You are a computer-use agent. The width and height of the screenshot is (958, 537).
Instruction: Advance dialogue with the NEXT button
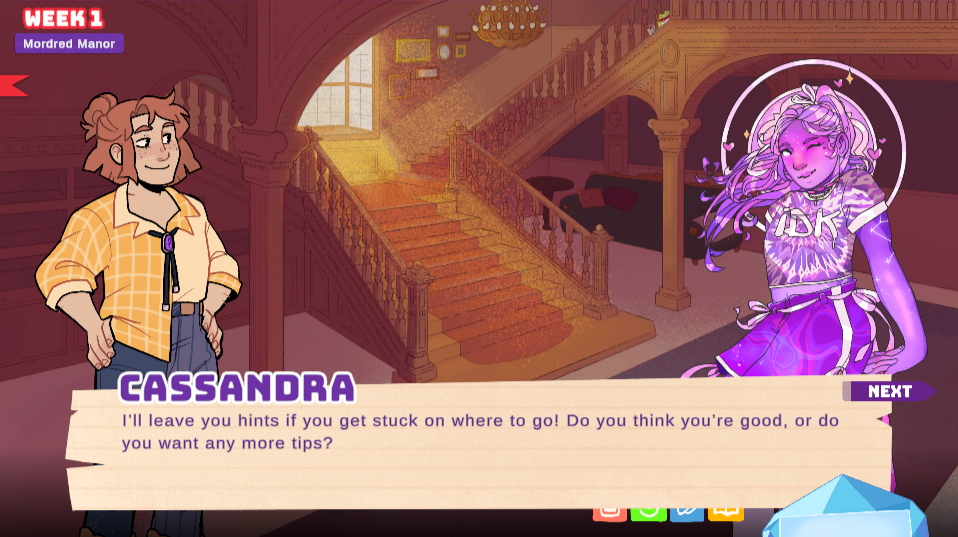click(889, 391)
